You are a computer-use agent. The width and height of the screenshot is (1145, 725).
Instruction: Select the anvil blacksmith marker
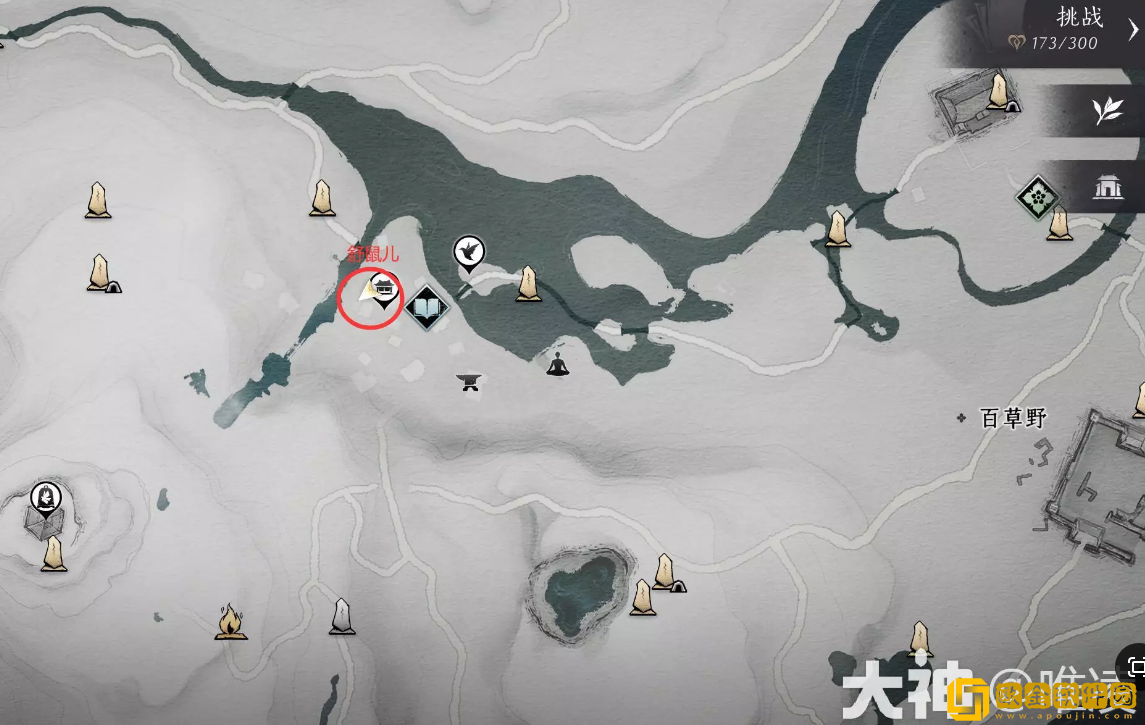pyautogui.click(x=468, y=380)
